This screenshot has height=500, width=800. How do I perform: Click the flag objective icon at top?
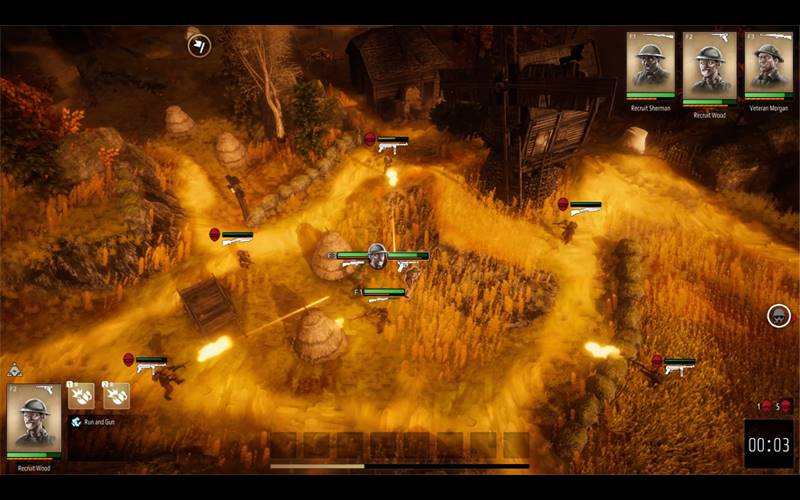point(199,45)
